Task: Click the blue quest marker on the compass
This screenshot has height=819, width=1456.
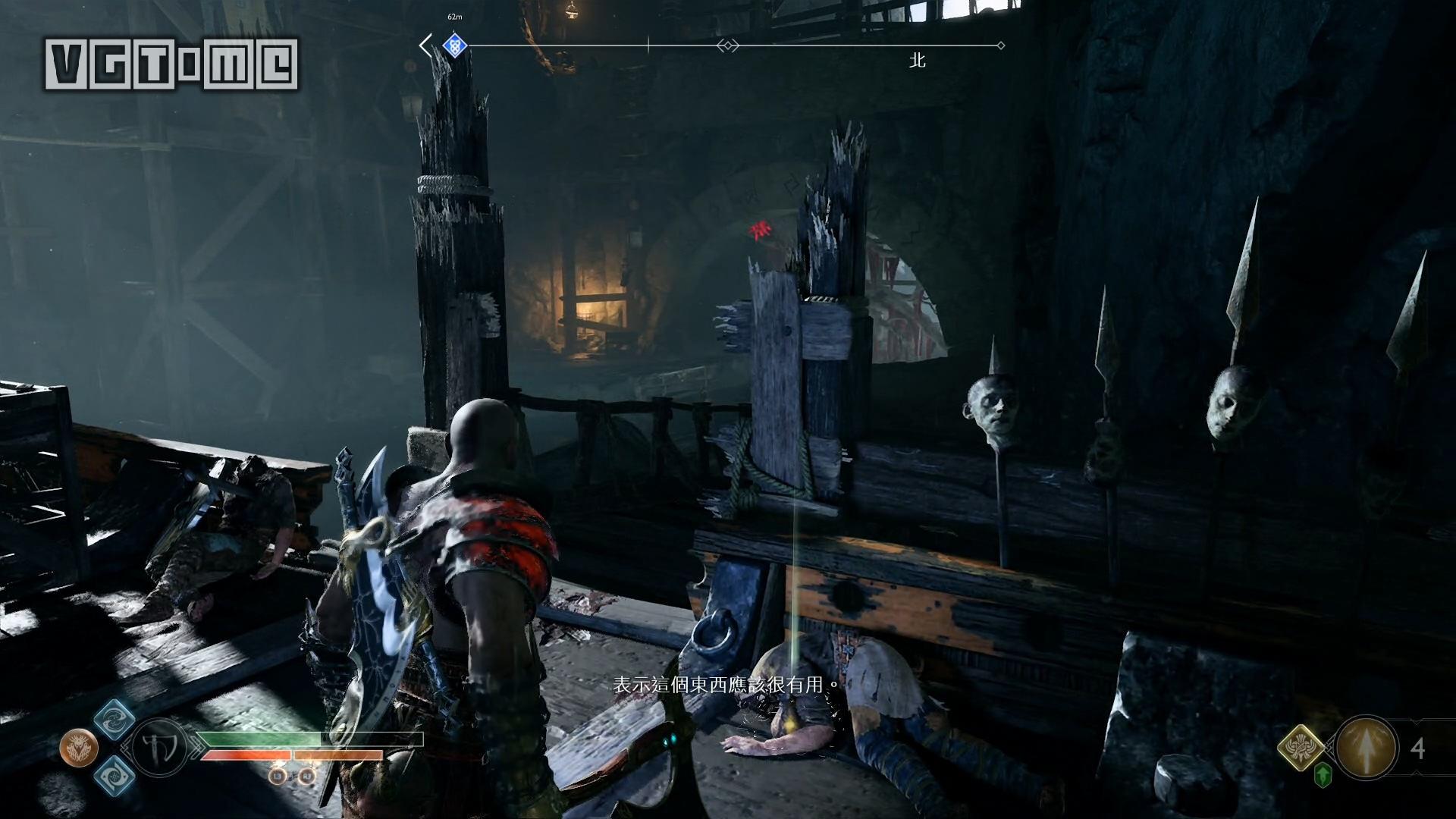Action: click(x=453, y=45)
